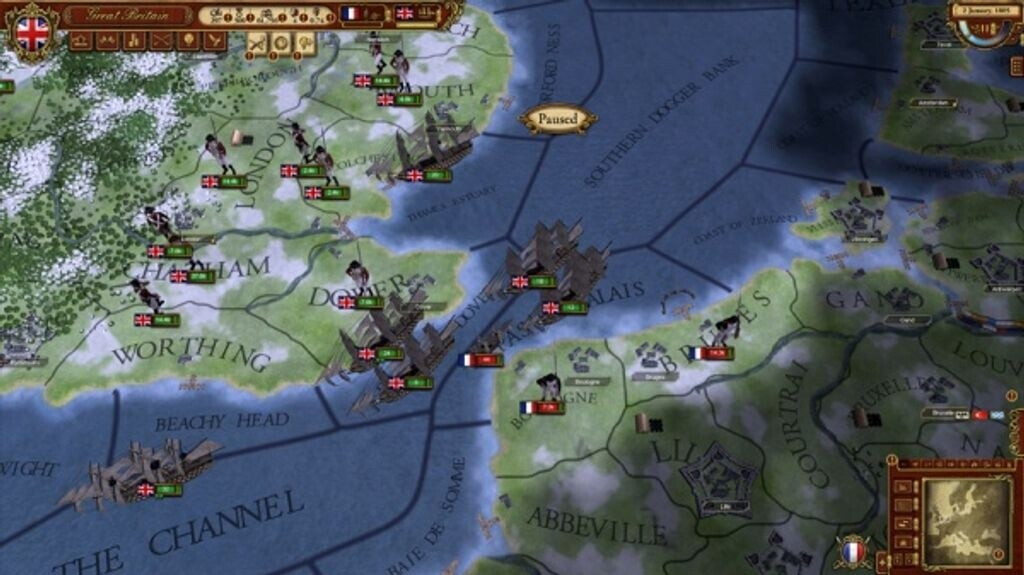Open the Great Britain flag shield
This screenshot has height=575, width=1024.
[x=32, y=32]
